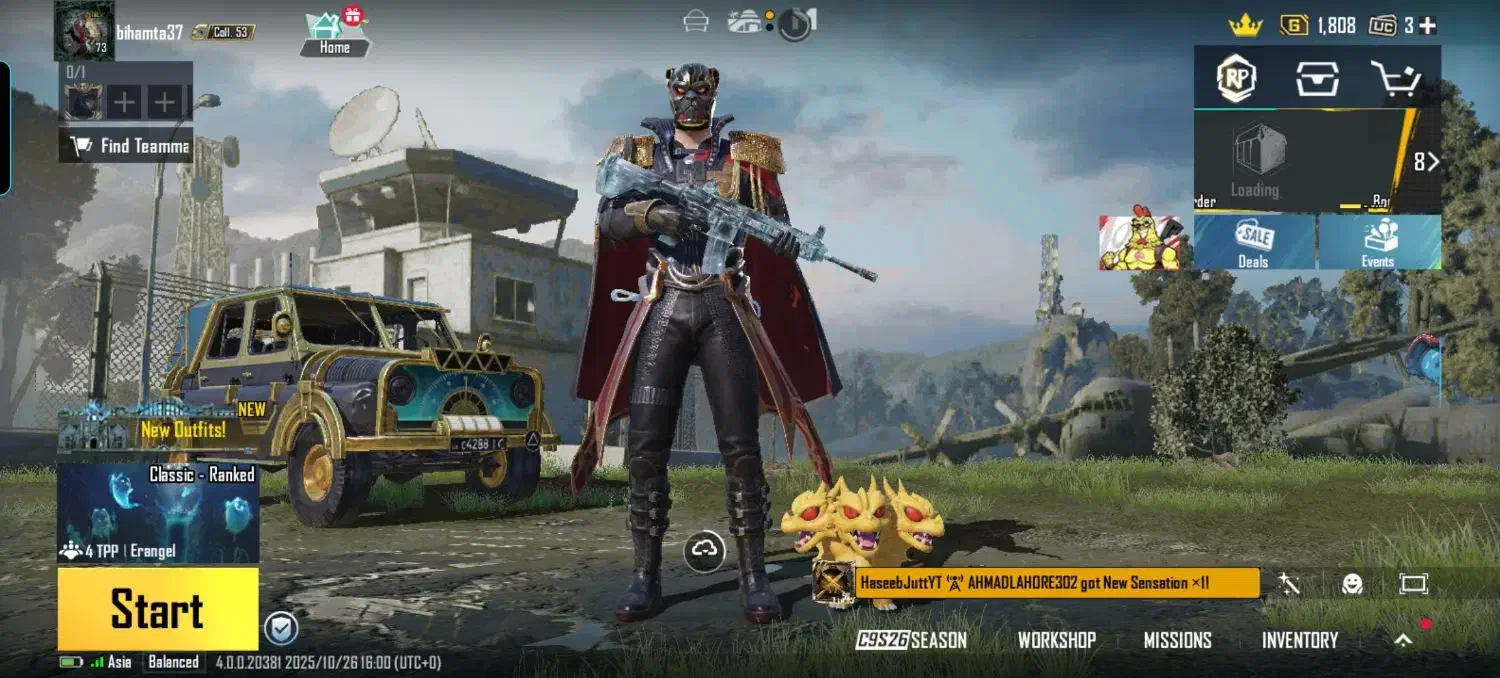Add UC using the plus button
This screenshot has width=1500, height=678.
pos(1427,26)
